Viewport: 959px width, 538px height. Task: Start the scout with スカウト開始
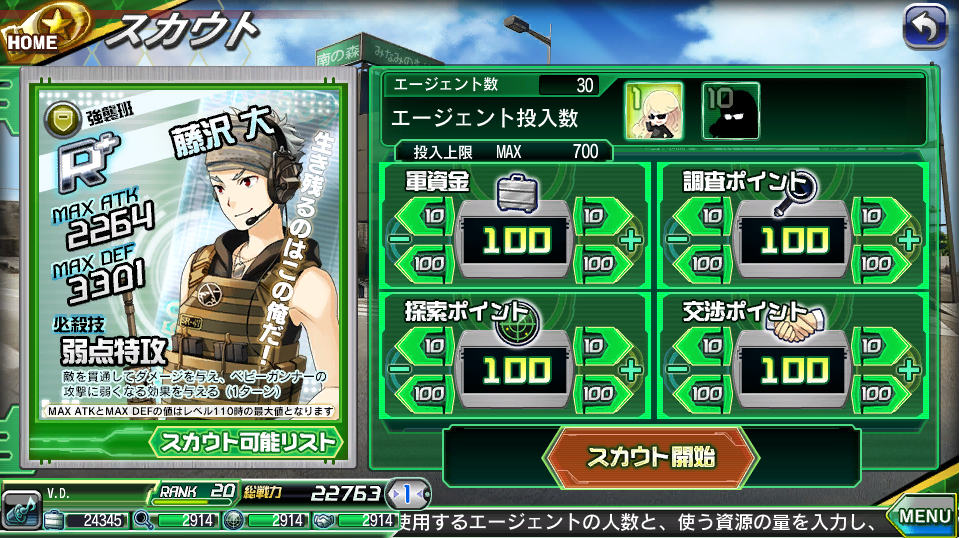[x=650, y=458]
